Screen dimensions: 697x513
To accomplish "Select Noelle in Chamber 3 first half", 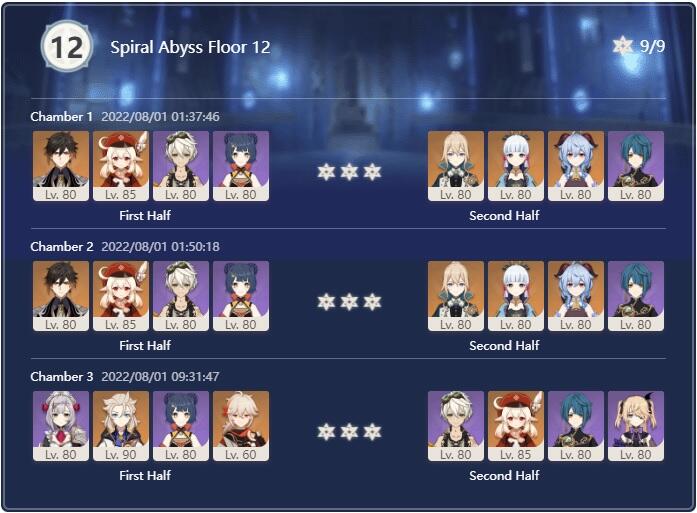I will click(60, 424).
